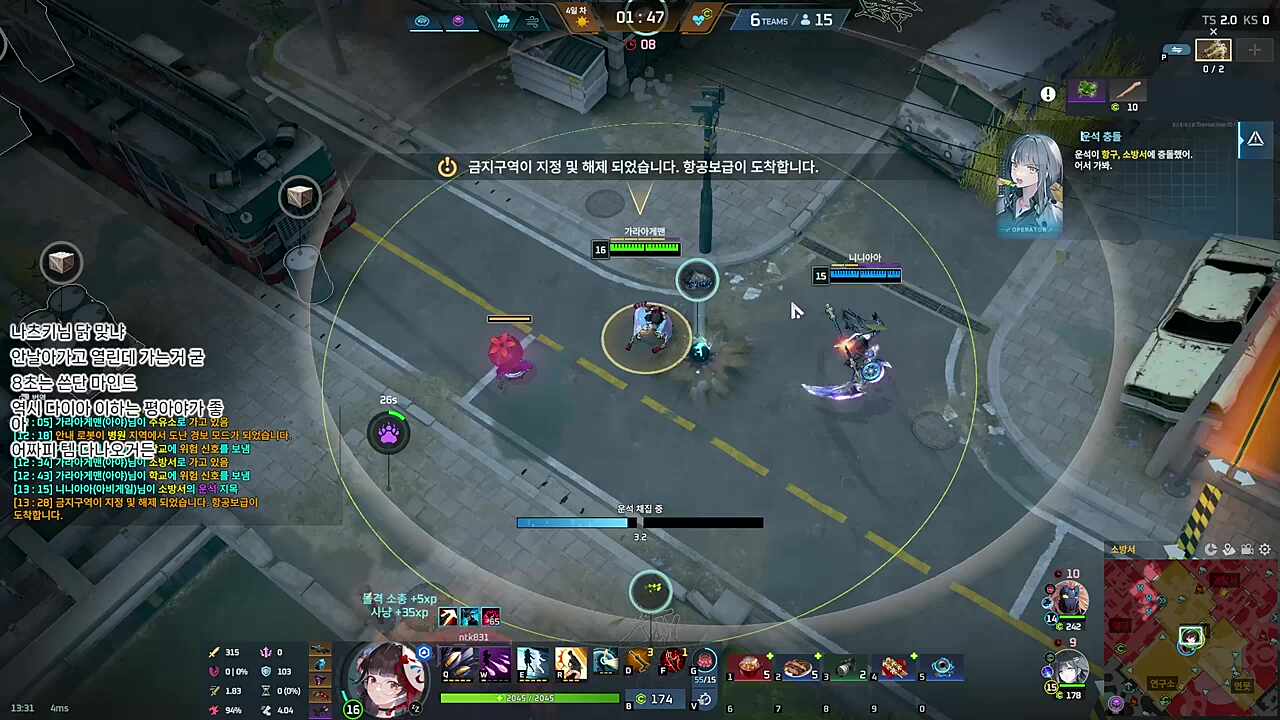Open the 연구소 area on the minimap
Screen dimensions: 1280x720
tap(1164, 684)
